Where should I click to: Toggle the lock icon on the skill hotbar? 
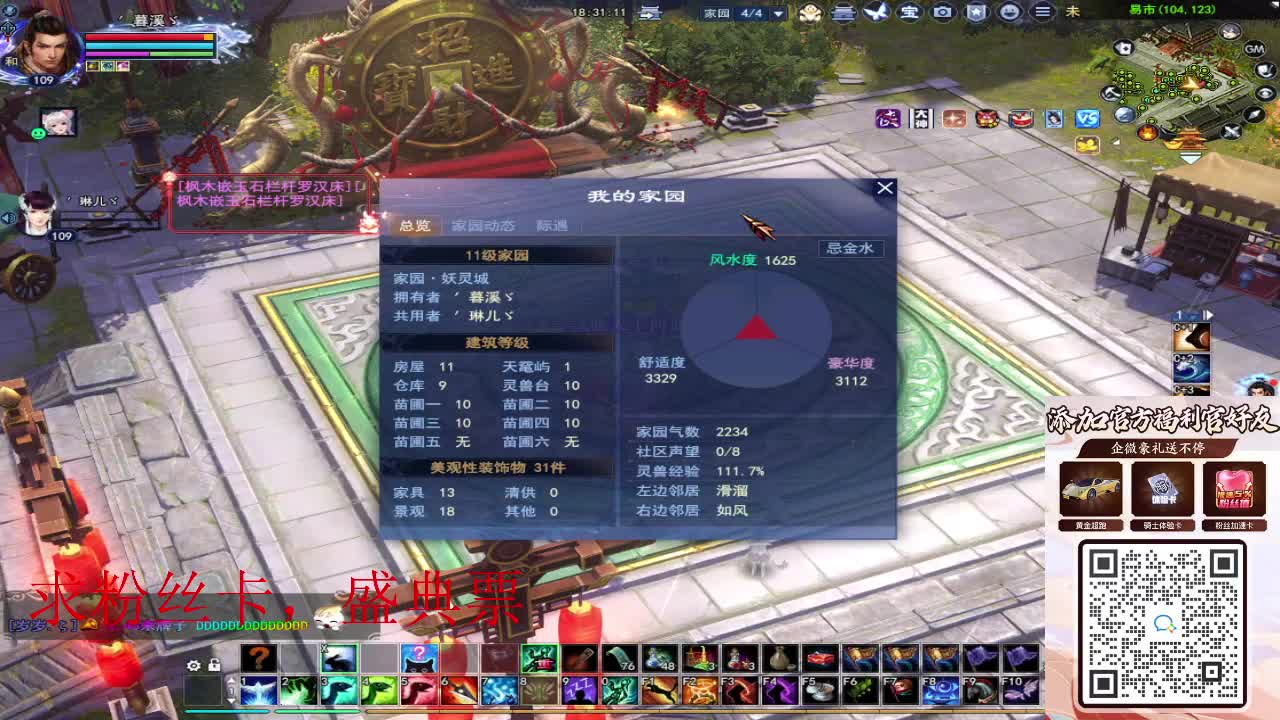tap(214, 663)
